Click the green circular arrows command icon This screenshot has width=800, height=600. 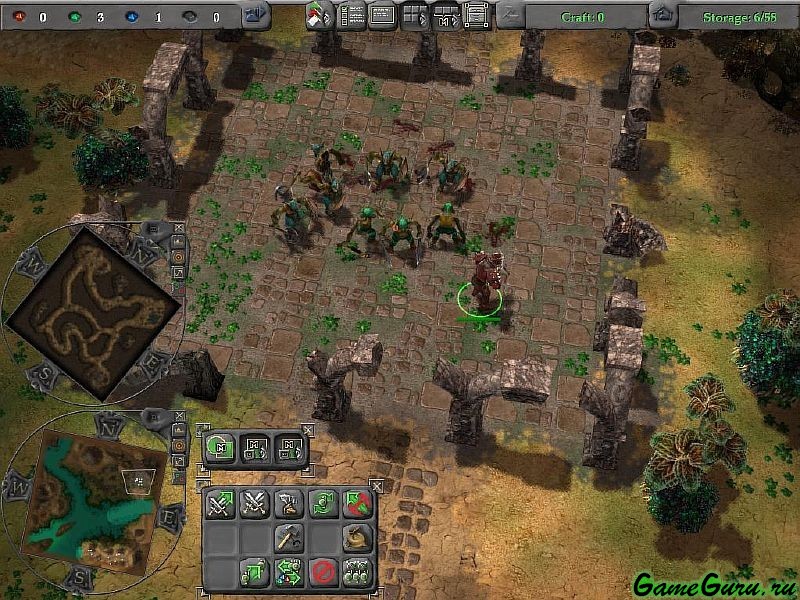(x=322, y=503)
